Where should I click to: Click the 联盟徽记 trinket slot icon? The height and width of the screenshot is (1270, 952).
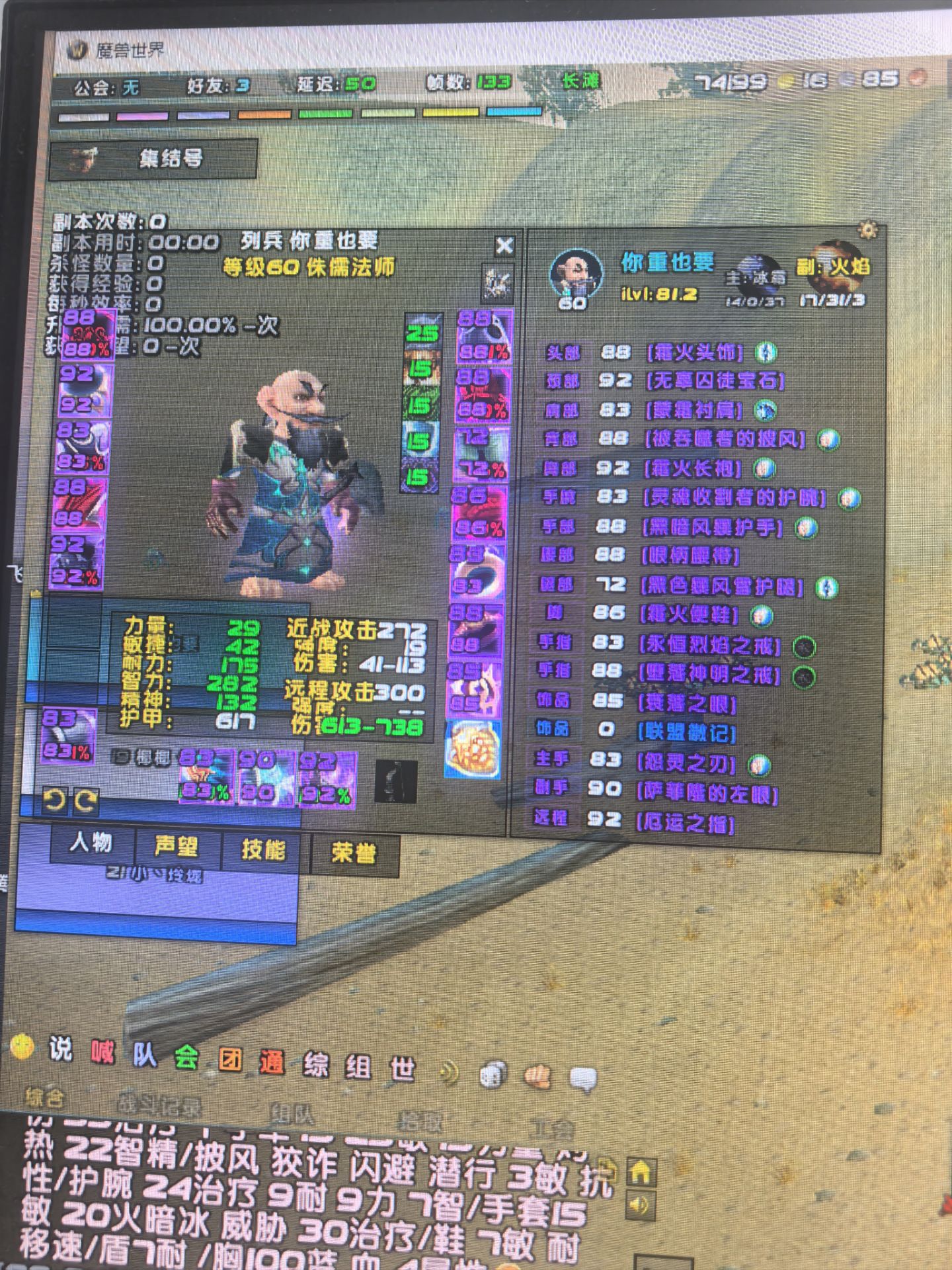(473, 749)
